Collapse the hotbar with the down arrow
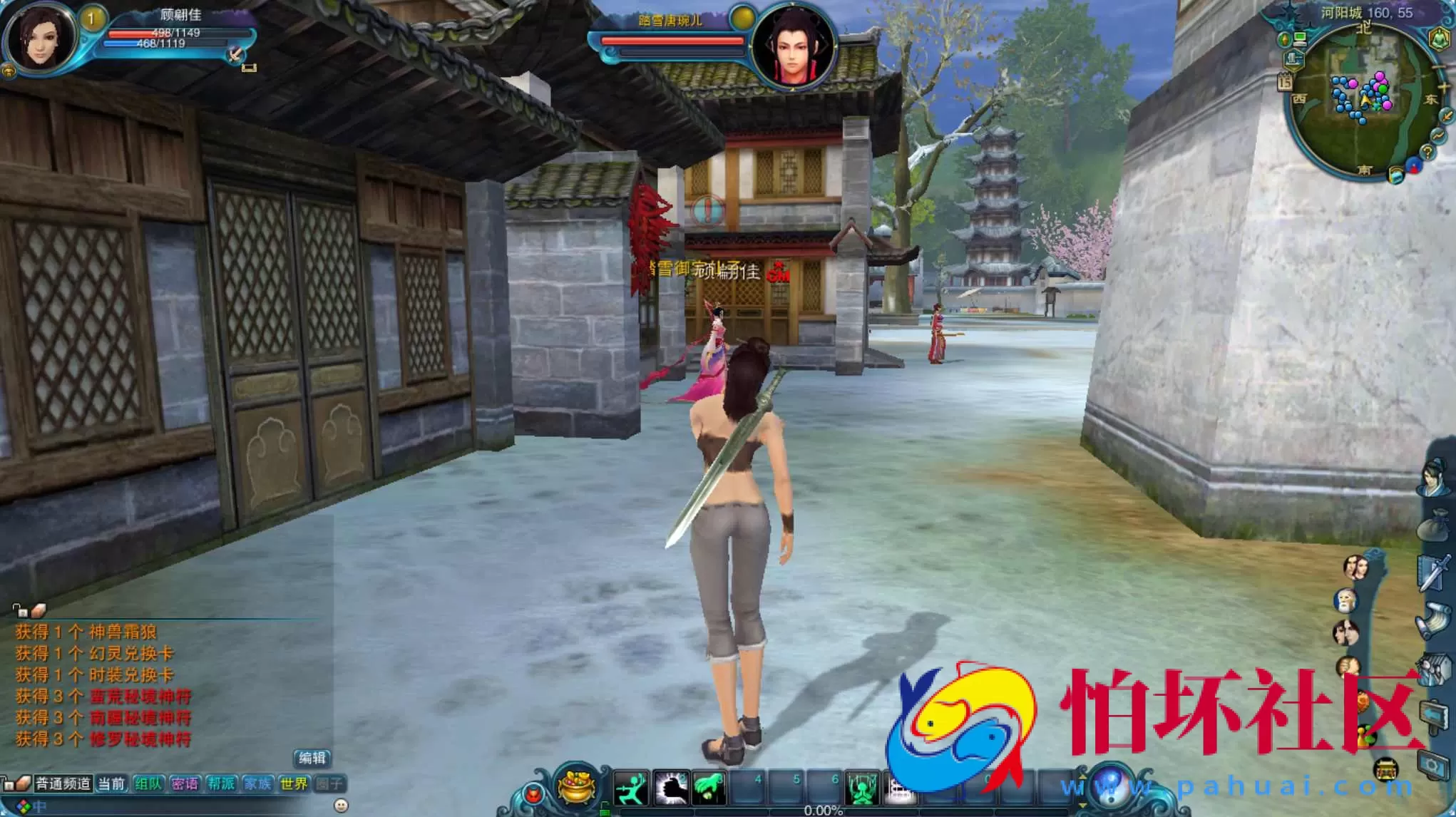The image size is (1456, 817). 1082,804
